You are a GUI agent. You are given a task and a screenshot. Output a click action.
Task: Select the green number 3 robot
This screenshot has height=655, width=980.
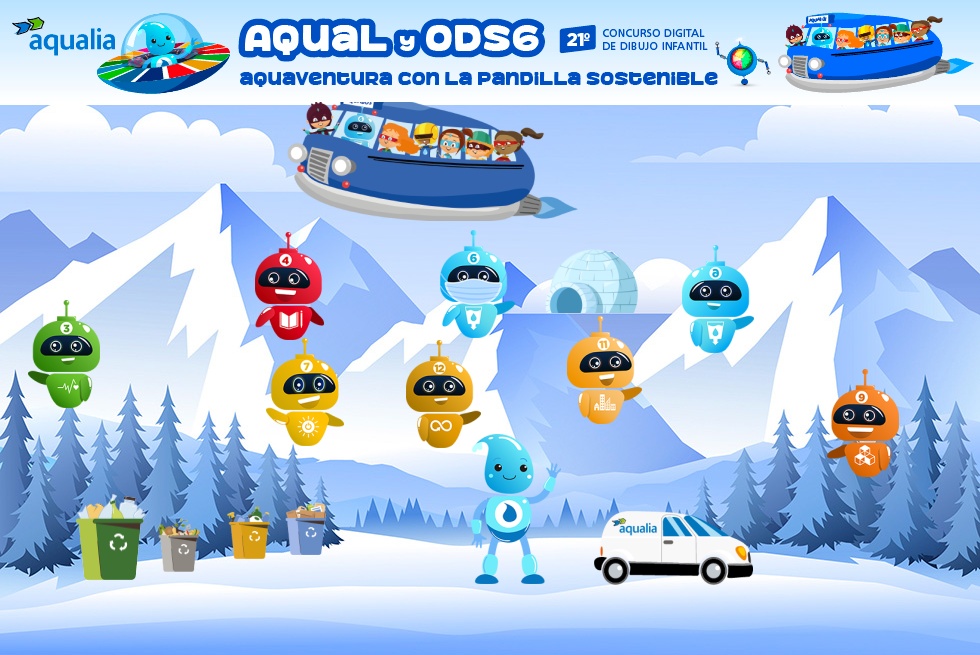[66, 355]
